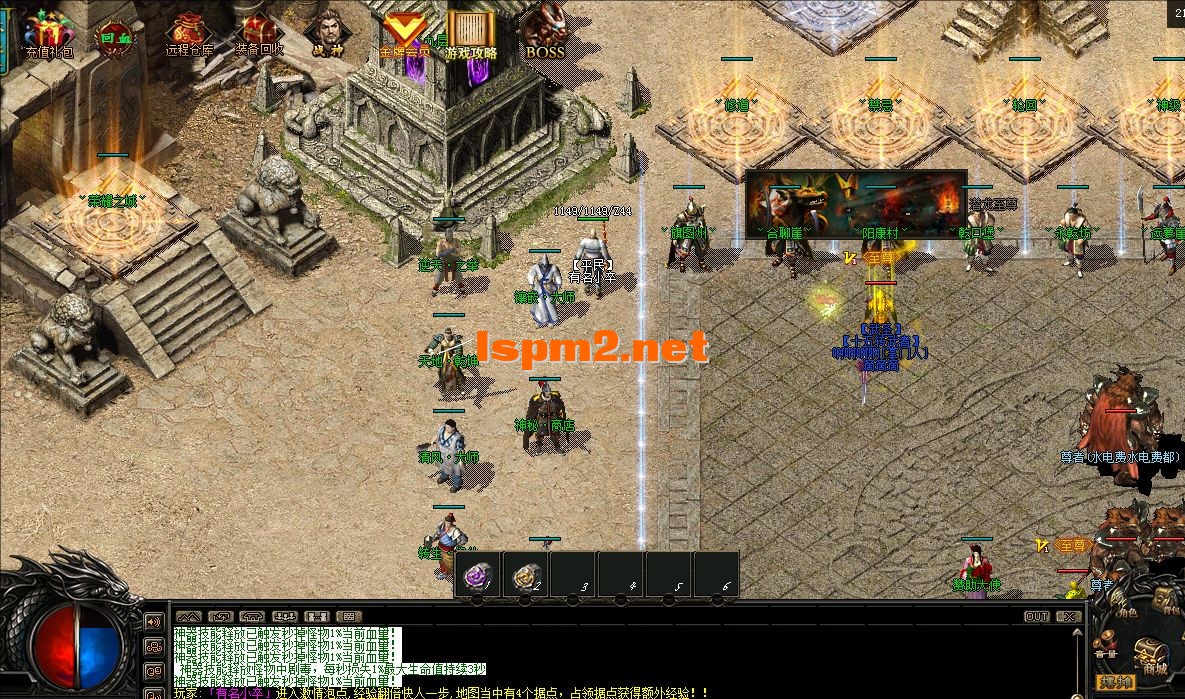
Task: Open the 充值礼包 recharge gift pack
Action: click(x=48, y=34)
